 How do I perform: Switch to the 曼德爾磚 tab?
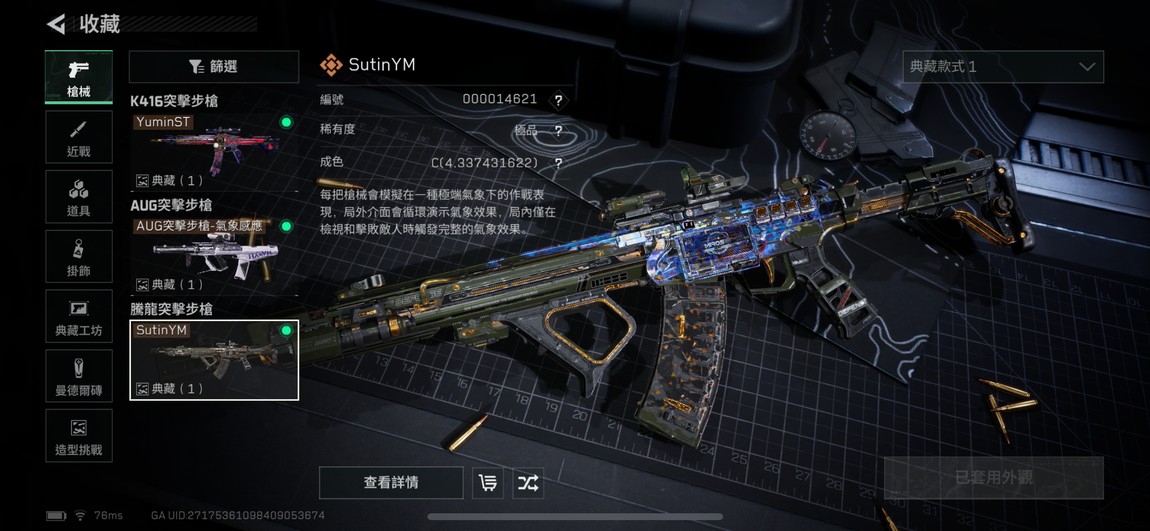pyautogui.click(x=78, y=375)
